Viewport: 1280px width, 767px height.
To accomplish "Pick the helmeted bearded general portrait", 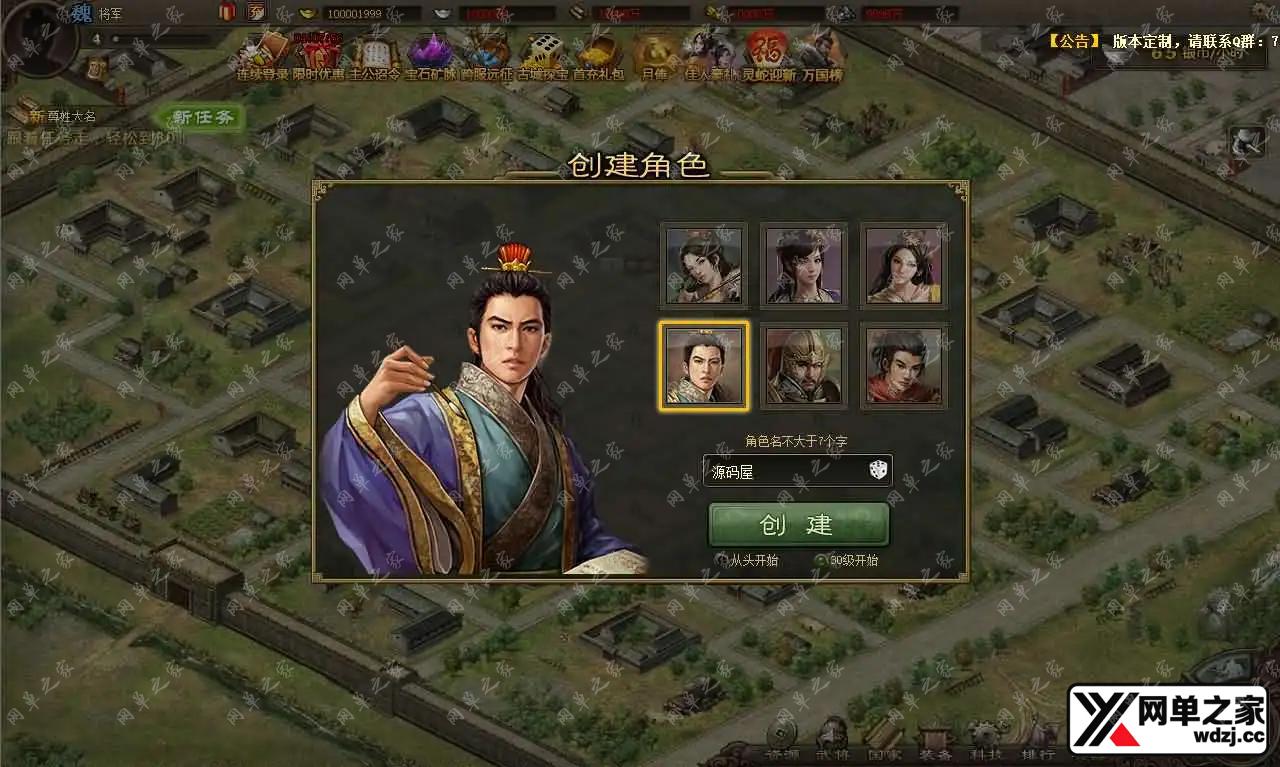I will tap(804, 365).
